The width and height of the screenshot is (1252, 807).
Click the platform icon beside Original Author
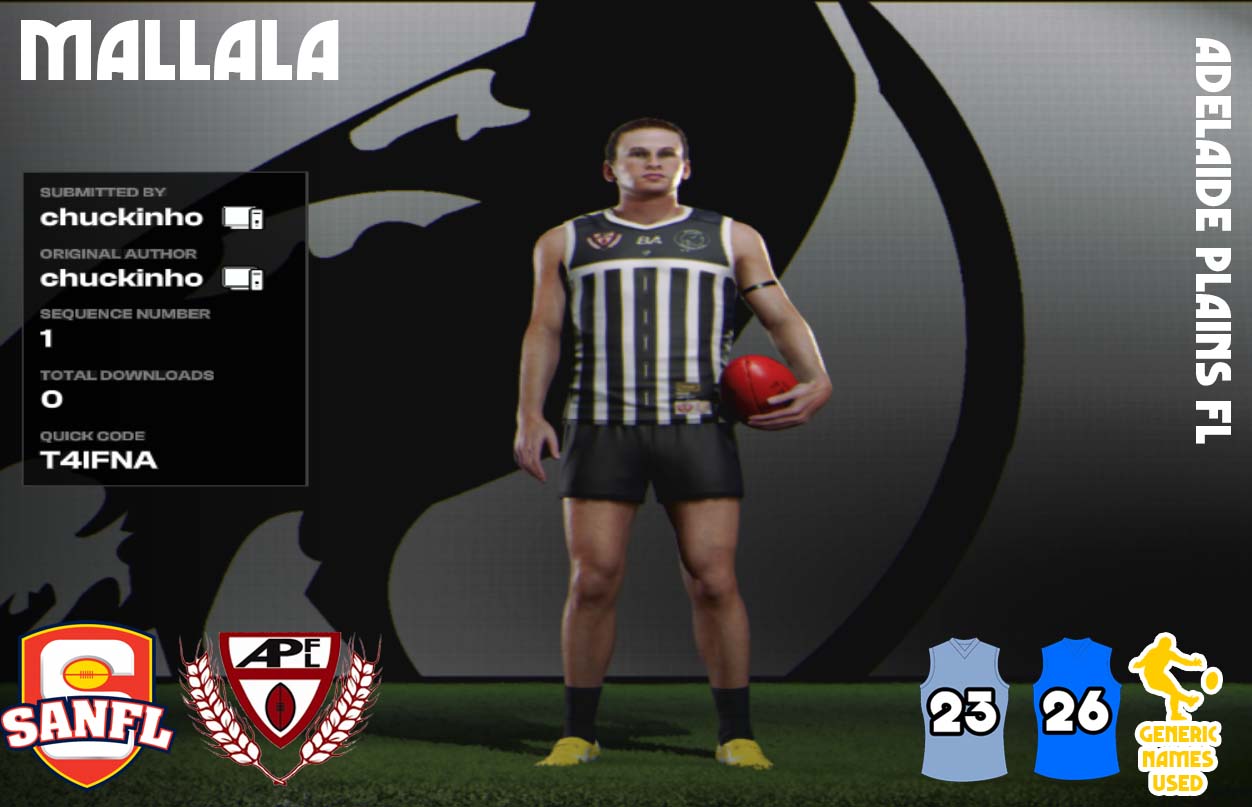(x=243, y=278)
